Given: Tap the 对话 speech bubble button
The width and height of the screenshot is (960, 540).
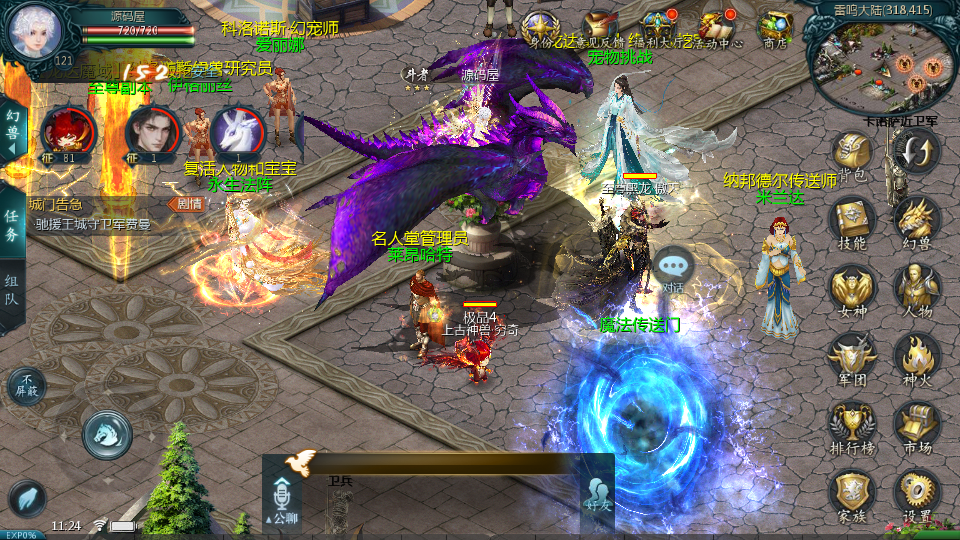Looking at the screenshot, I should point(675,269).
